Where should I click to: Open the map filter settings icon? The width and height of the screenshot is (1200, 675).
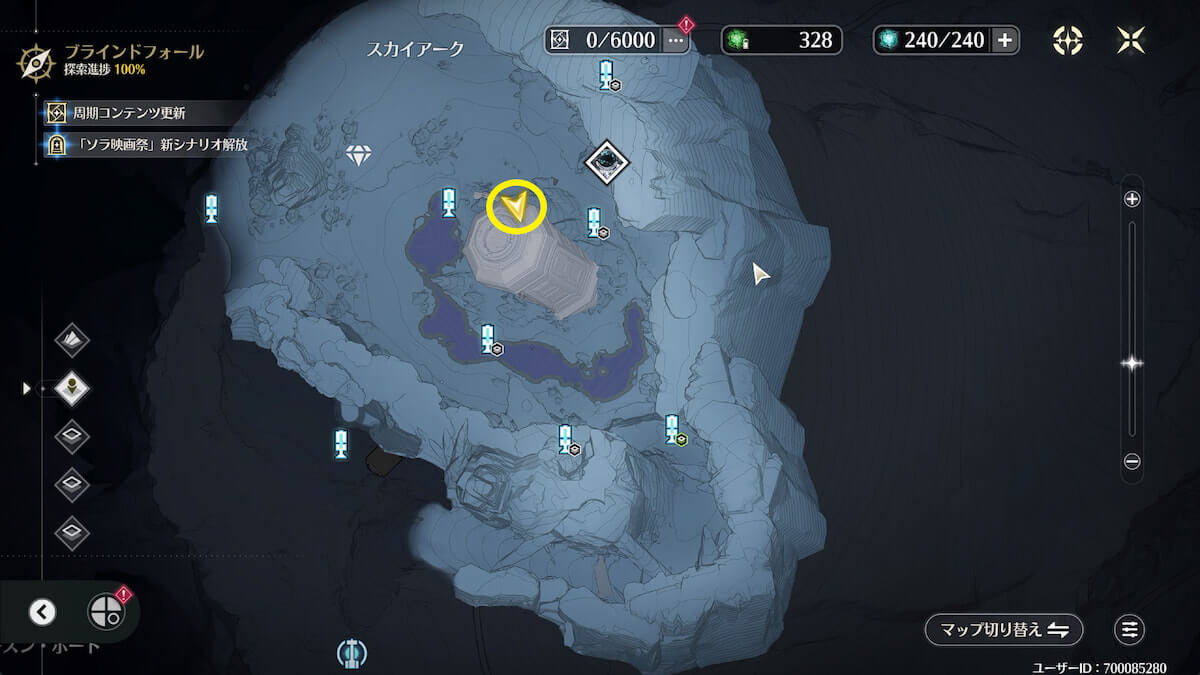coord(1130,630)
